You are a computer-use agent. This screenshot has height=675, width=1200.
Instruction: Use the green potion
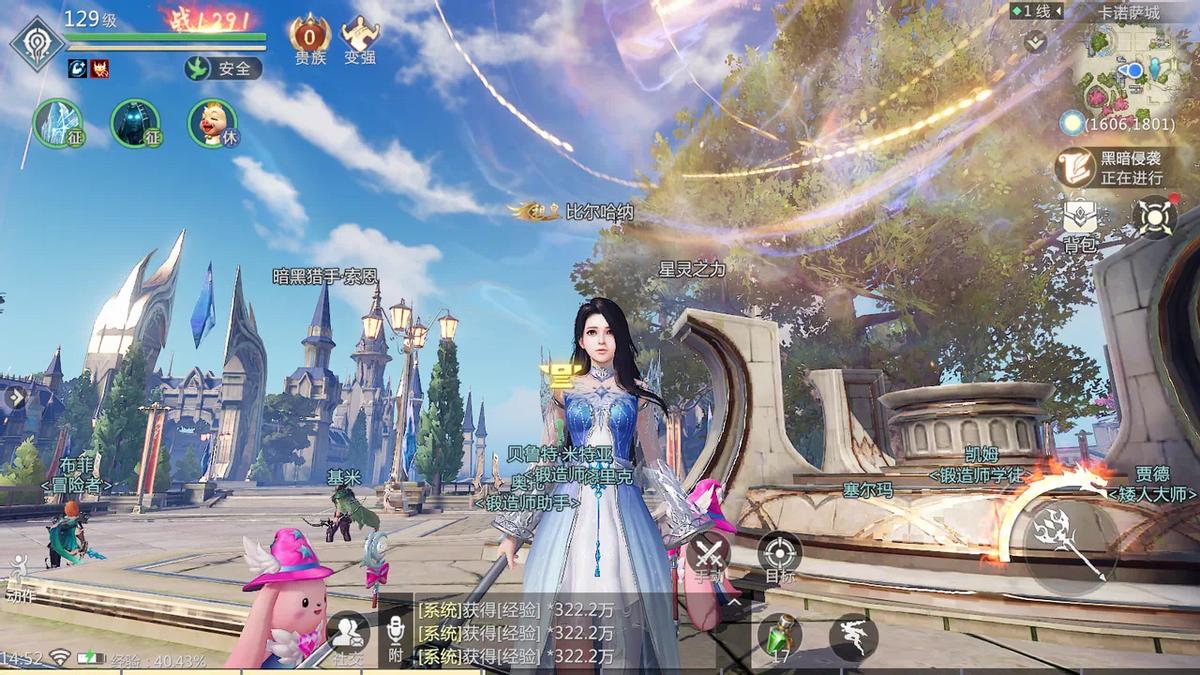pyautogui.click(x=780, y=636)
